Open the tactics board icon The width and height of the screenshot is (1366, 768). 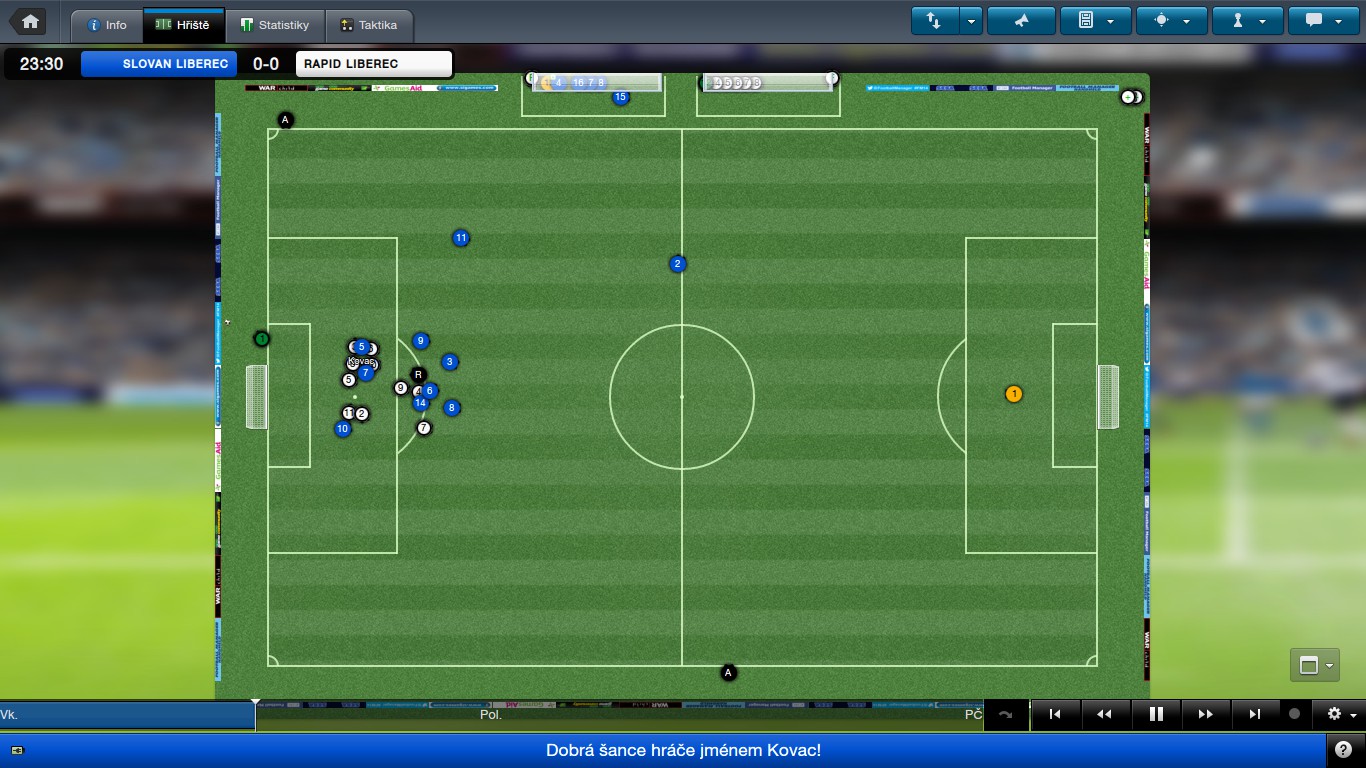pos(1084,19)
